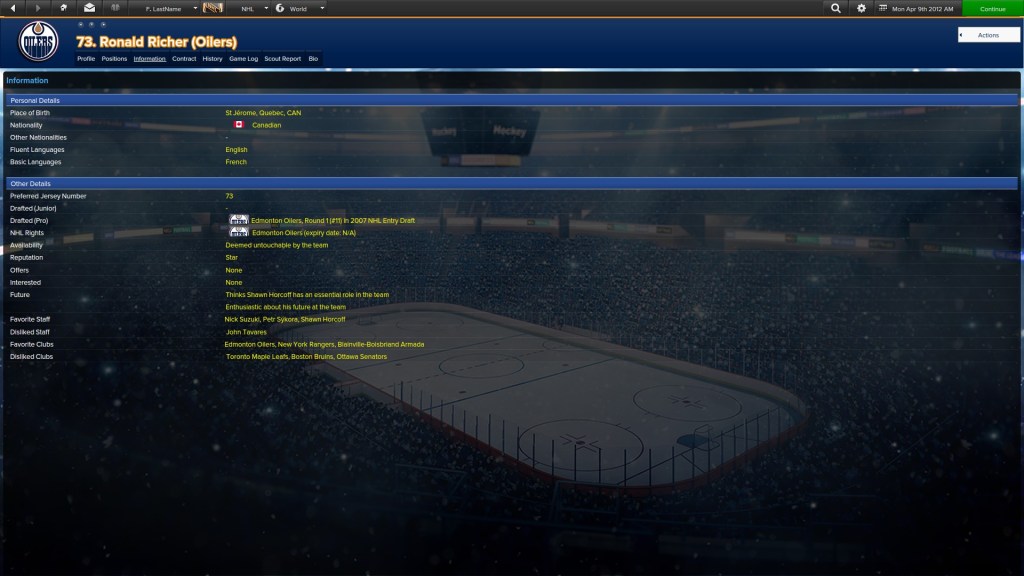Screen dimensions: 1024x576
Task: Switch to the Profile tab
Action: (86, 59)
